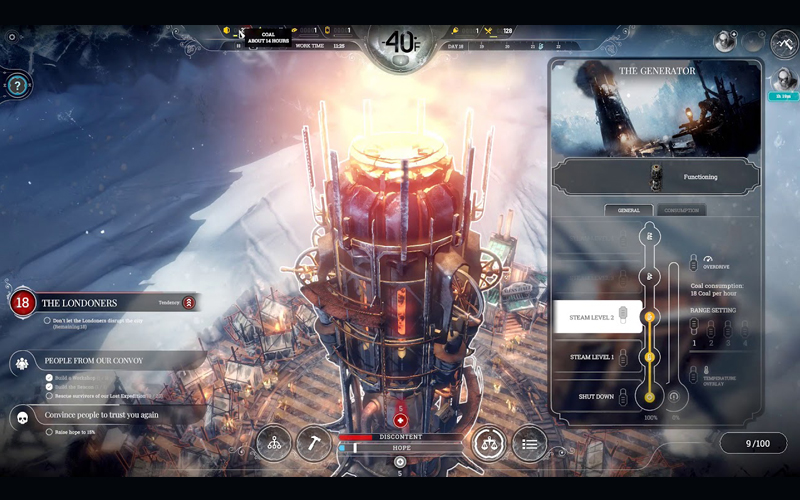Select the General tab

(629, 210)
